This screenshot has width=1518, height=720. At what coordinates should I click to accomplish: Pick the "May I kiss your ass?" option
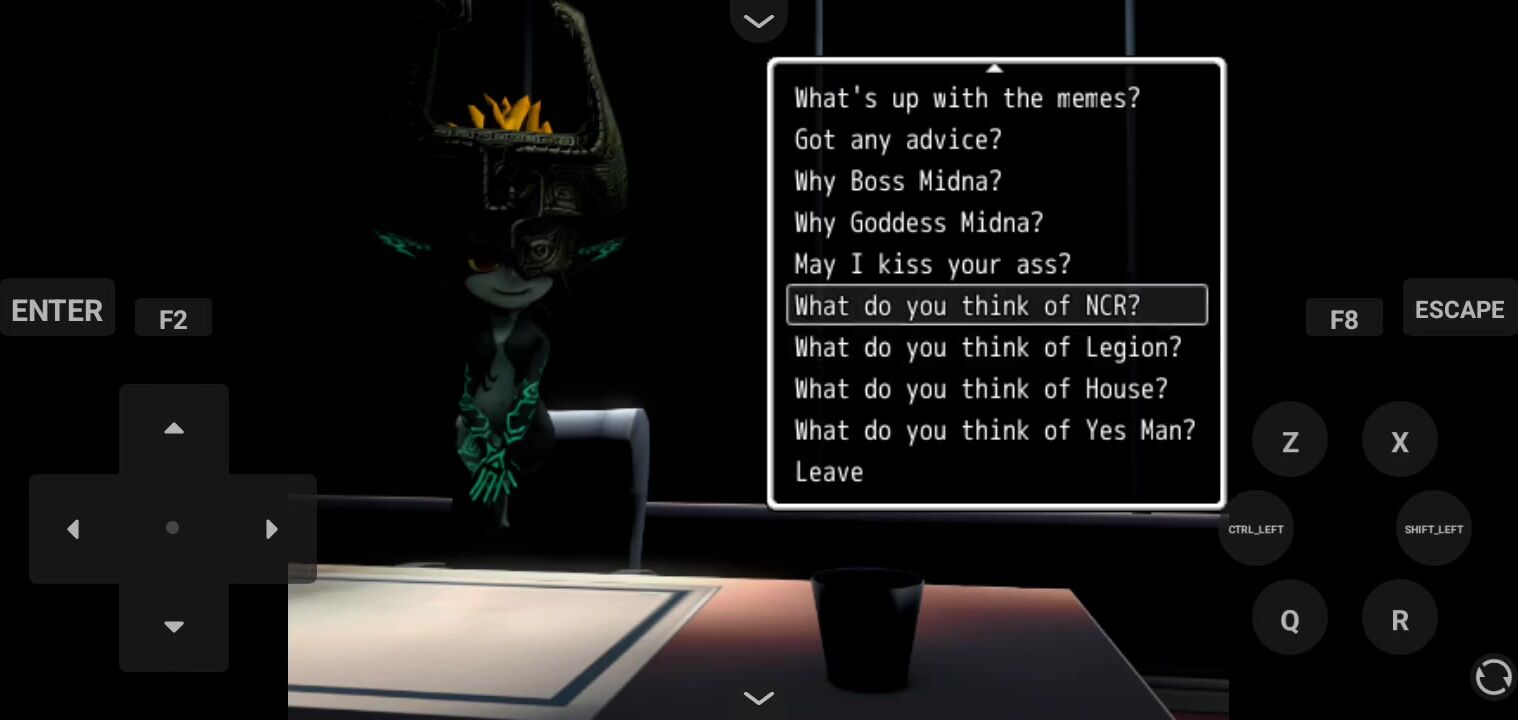(x=932, y=264)
